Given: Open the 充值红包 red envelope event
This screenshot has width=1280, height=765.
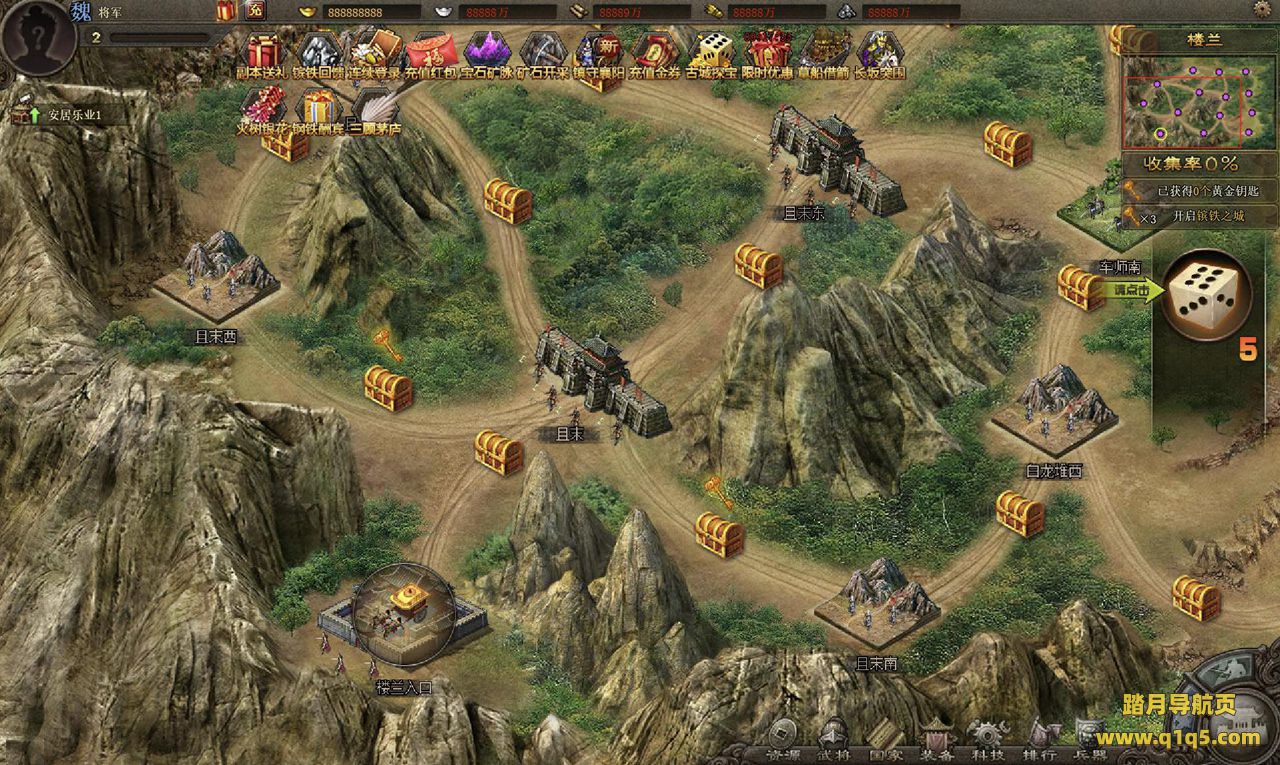Looking at the screenshot, I should pyautogui.click(x=431, y=50).
